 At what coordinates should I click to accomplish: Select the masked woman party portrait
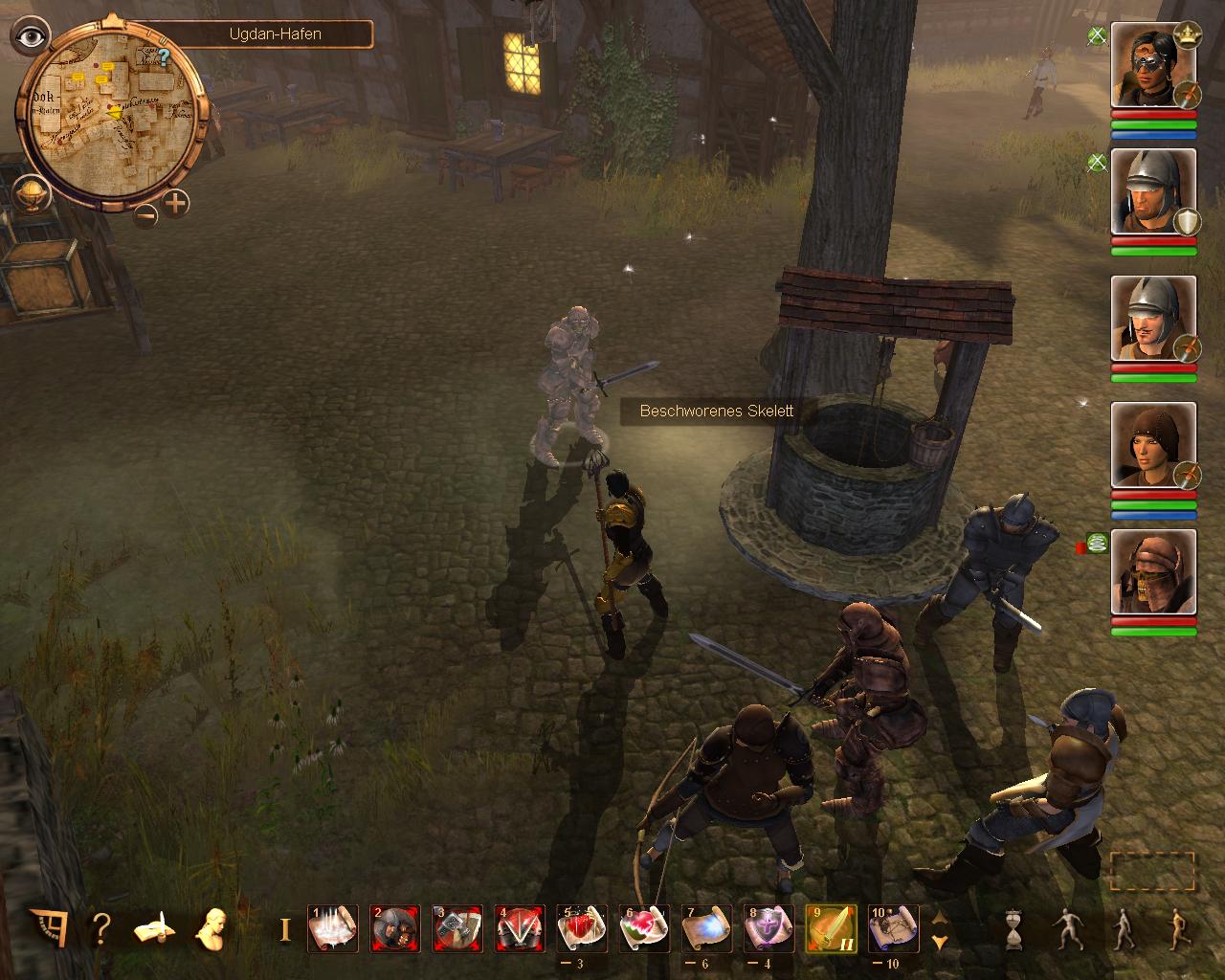(1152, 66)
